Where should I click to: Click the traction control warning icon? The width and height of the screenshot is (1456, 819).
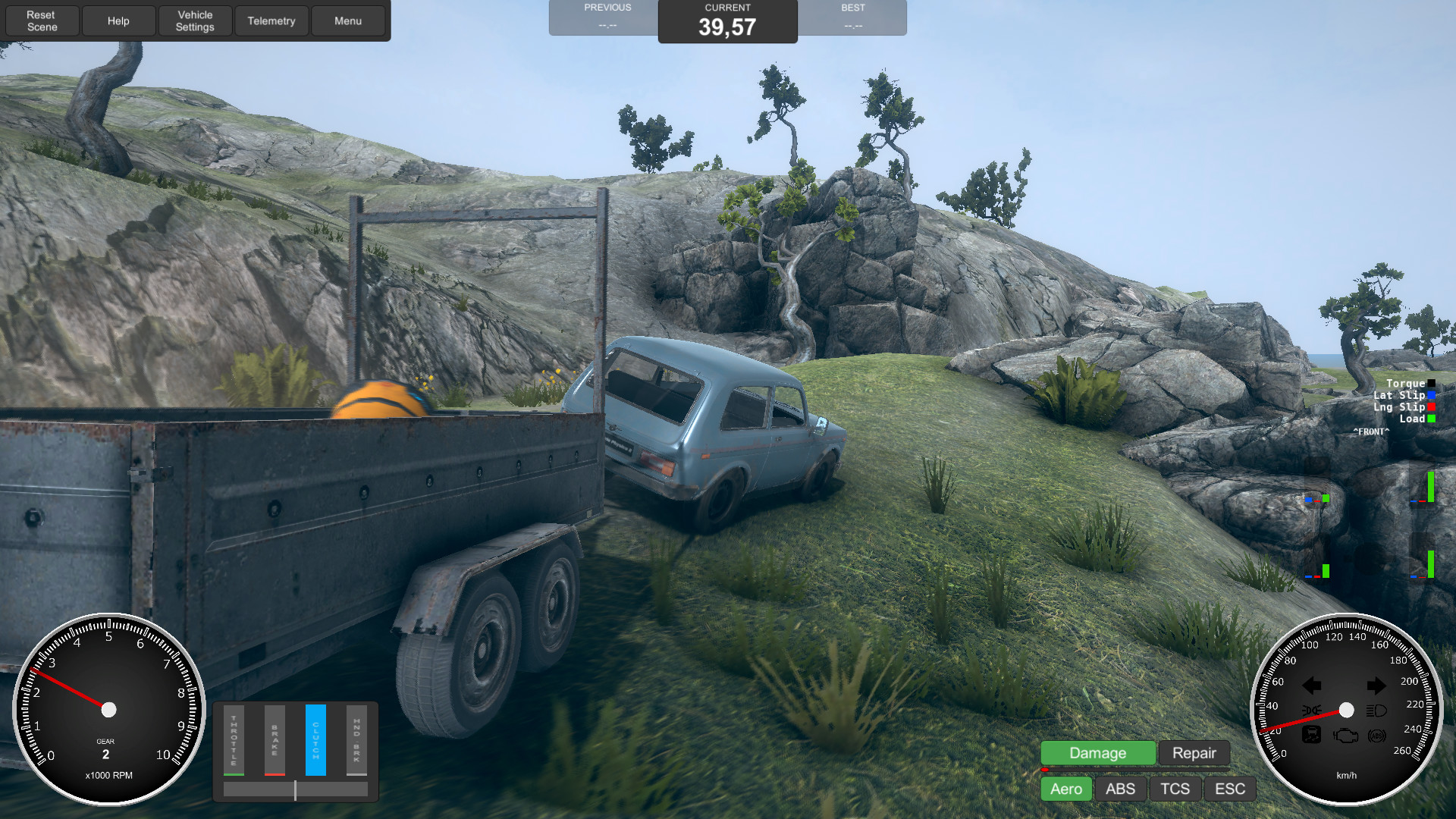click(x=1311, y=735)
